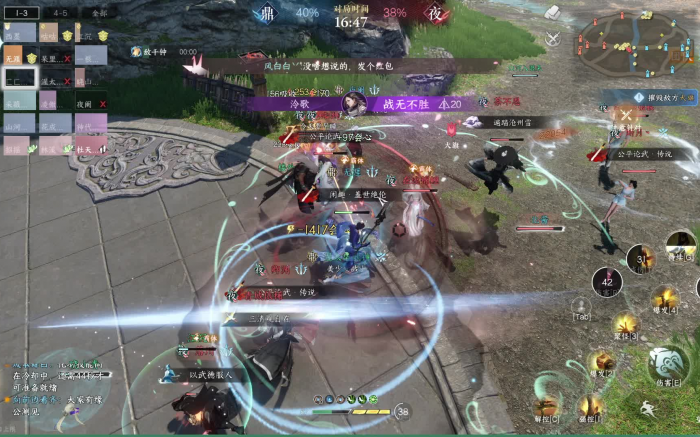Click the 放千钟 buff icon
This screenshot has height=437, width=700.
click(136, 52)
